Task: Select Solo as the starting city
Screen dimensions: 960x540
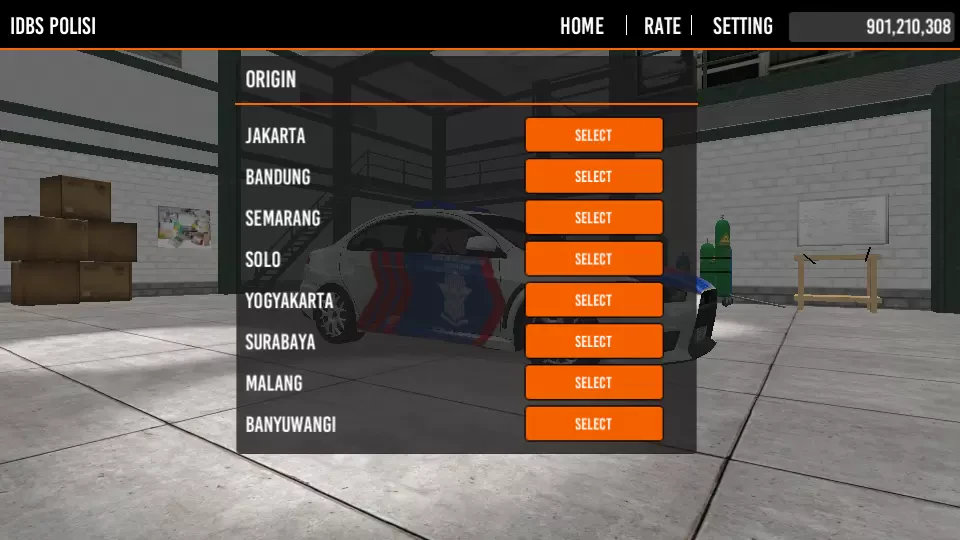Action: [593, 259]
